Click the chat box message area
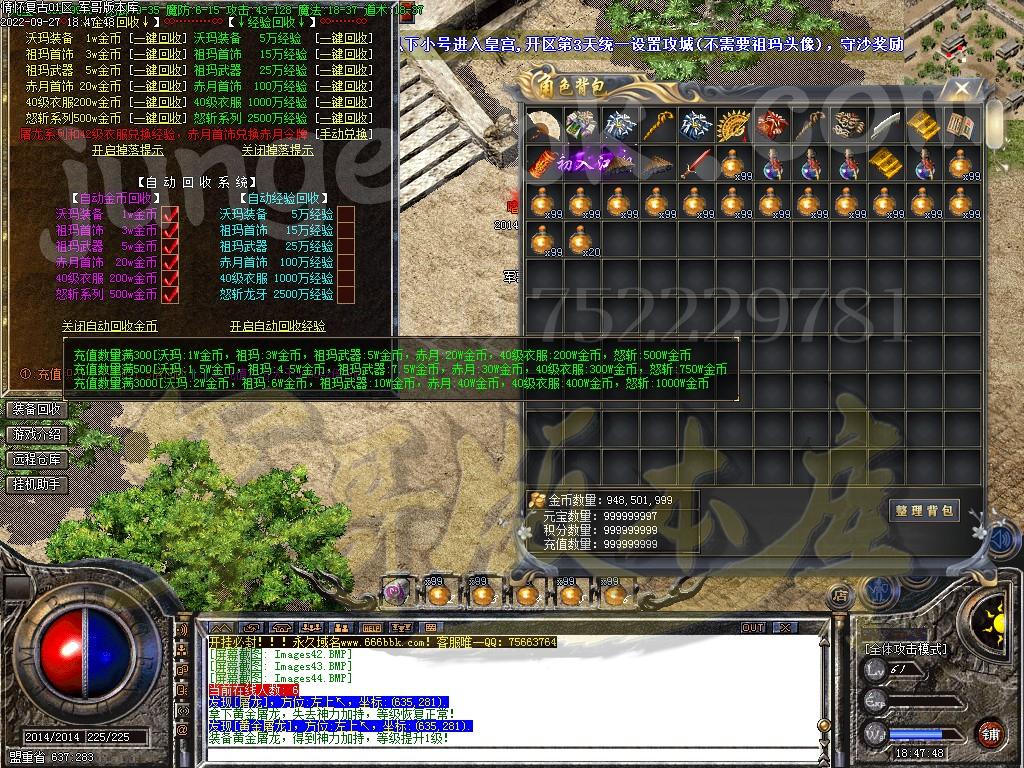This screenshot has height=768, width=1024. pos(480,690)
